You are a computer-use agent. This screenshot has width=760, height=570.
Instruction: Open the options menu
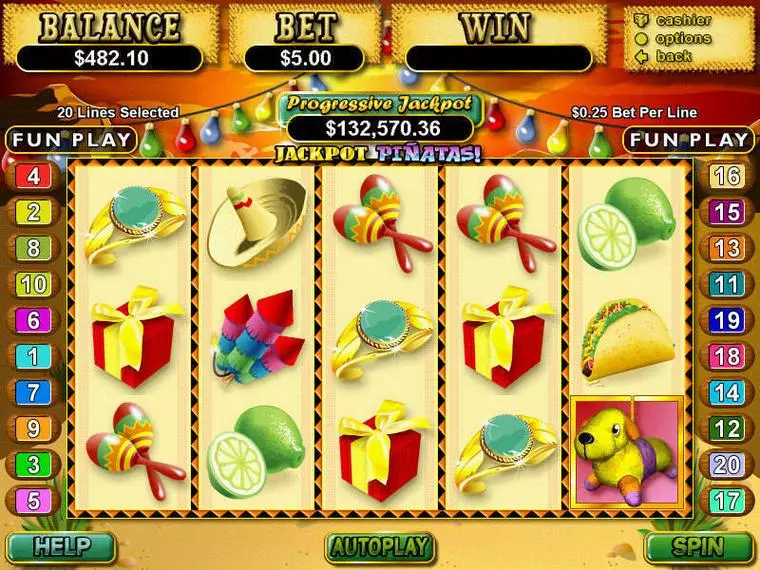tap(684, 38)
